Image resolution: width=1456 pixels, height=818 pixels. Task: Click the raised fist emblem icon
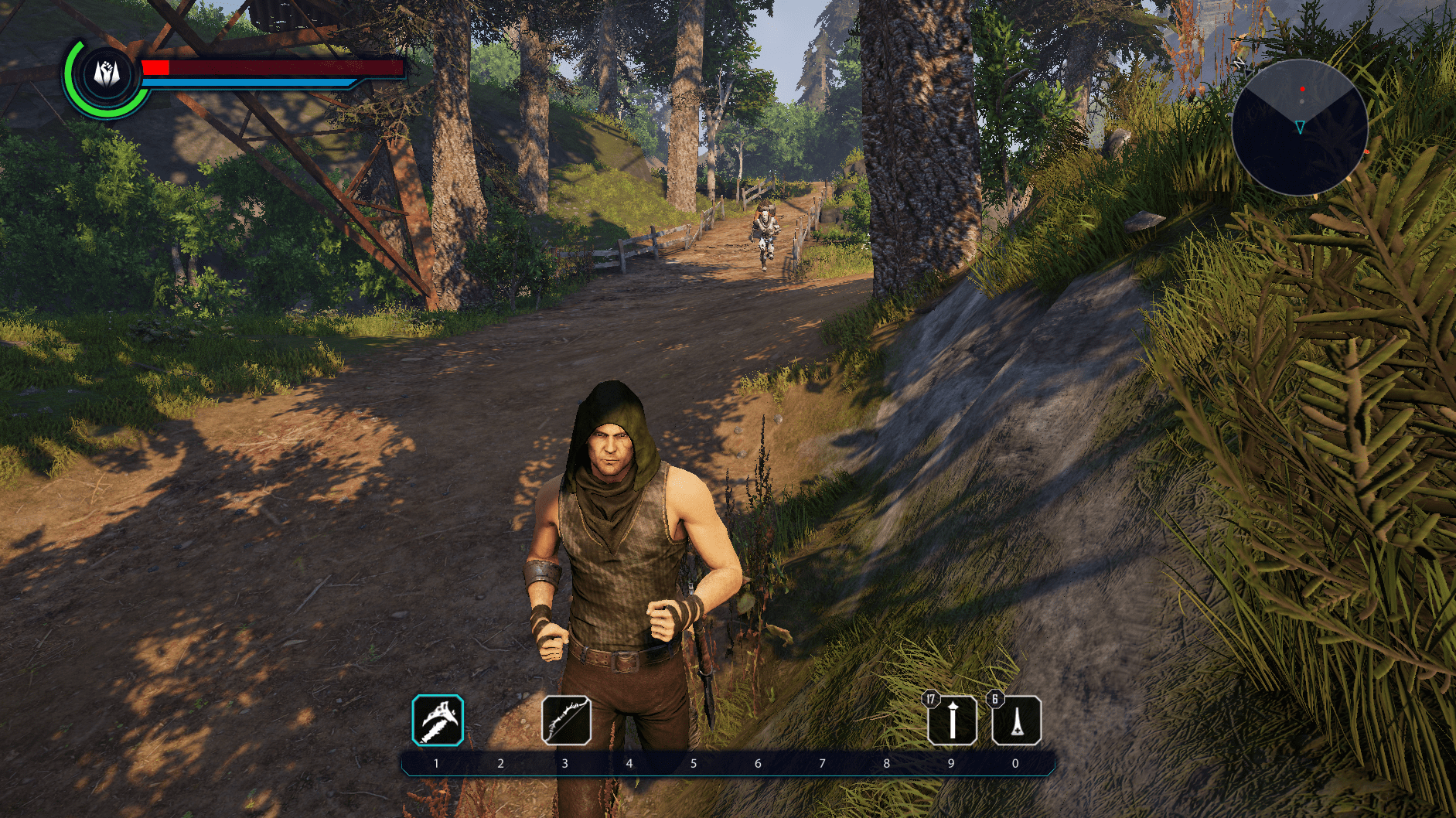[107, 75]
